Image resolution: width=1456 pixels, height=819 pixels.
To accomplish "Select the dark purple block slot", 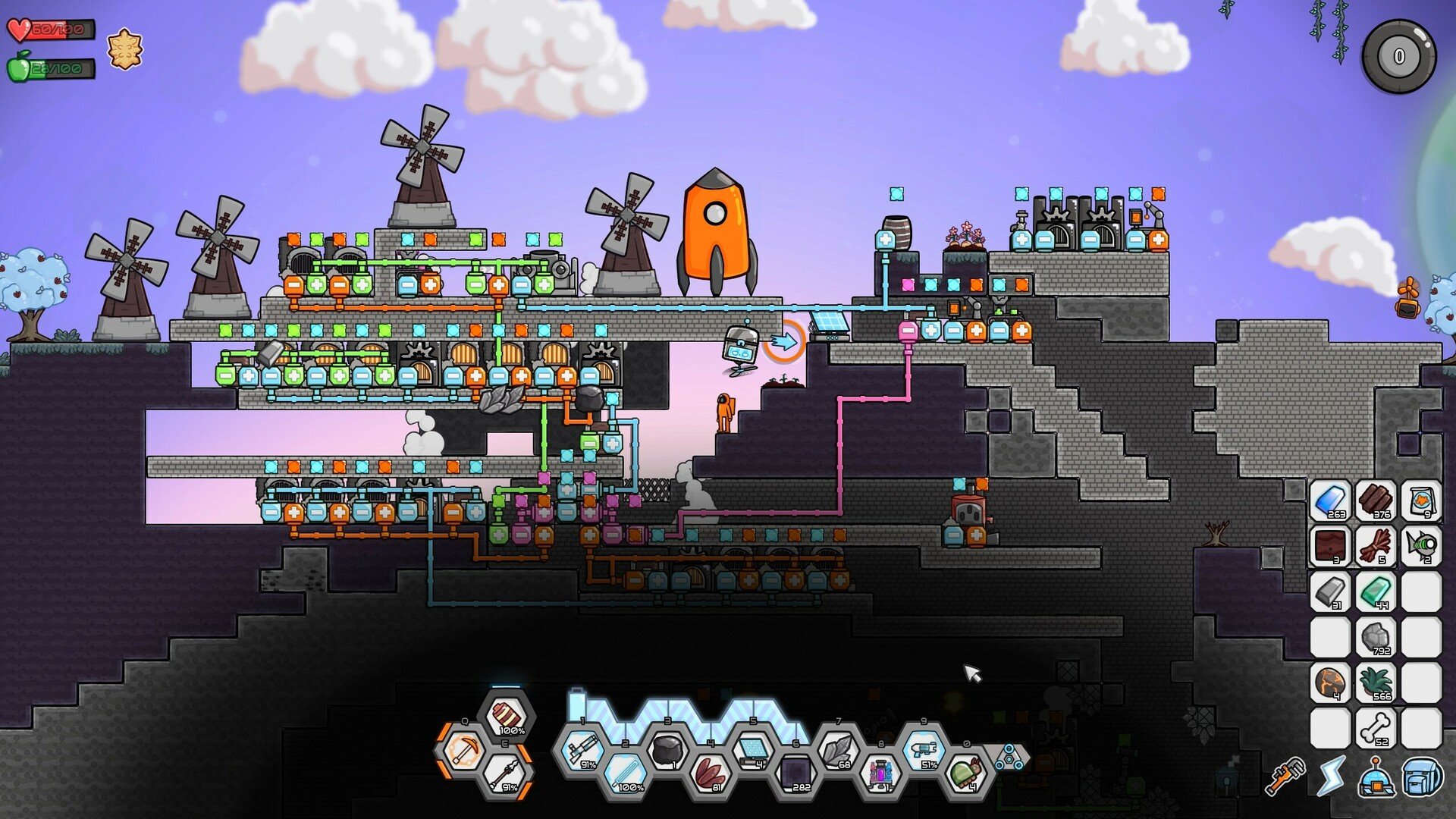I will click(x=796, y=773).
